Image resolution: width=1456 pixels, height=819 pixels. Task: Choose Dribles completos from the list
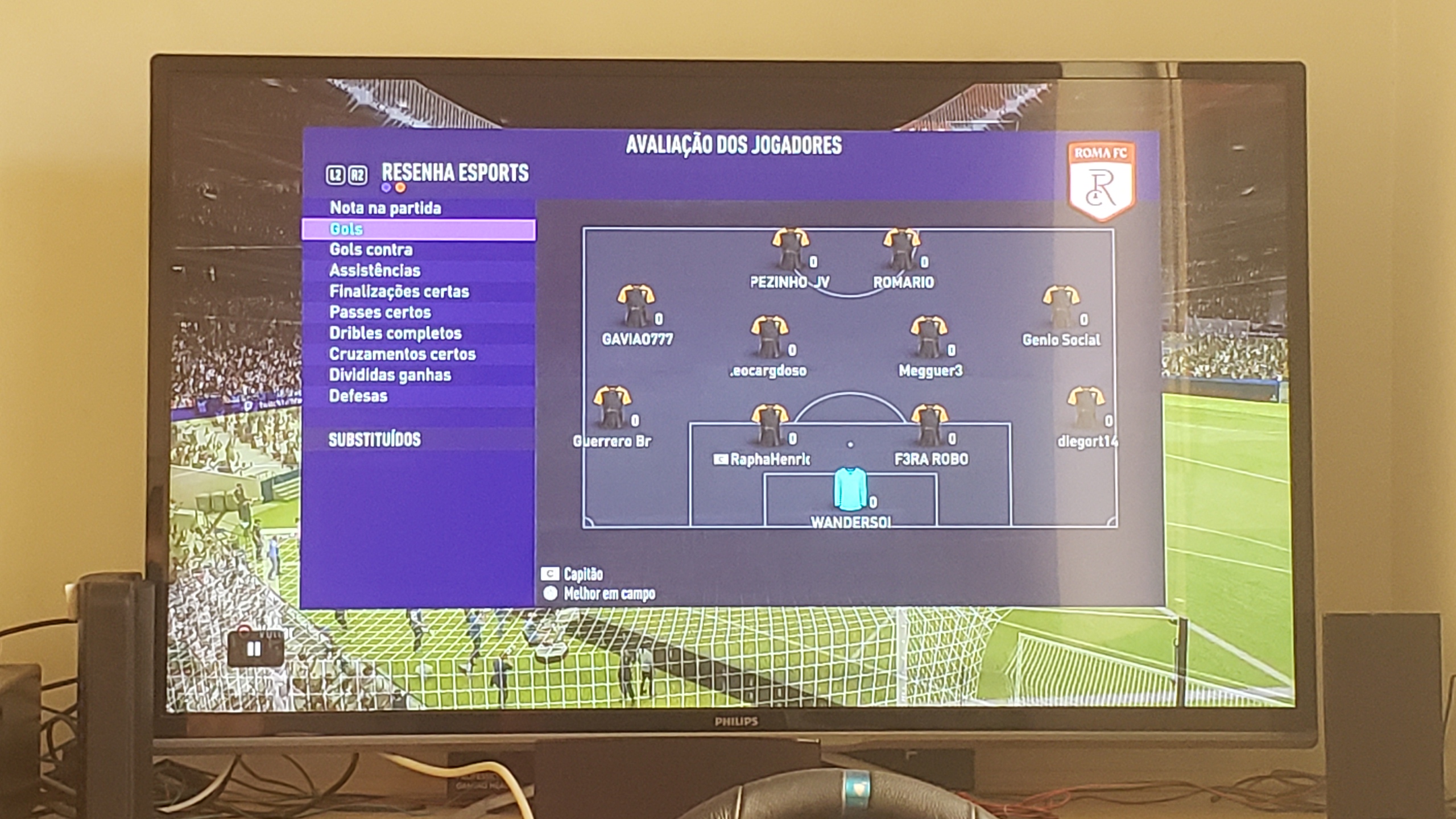(395, 333)
